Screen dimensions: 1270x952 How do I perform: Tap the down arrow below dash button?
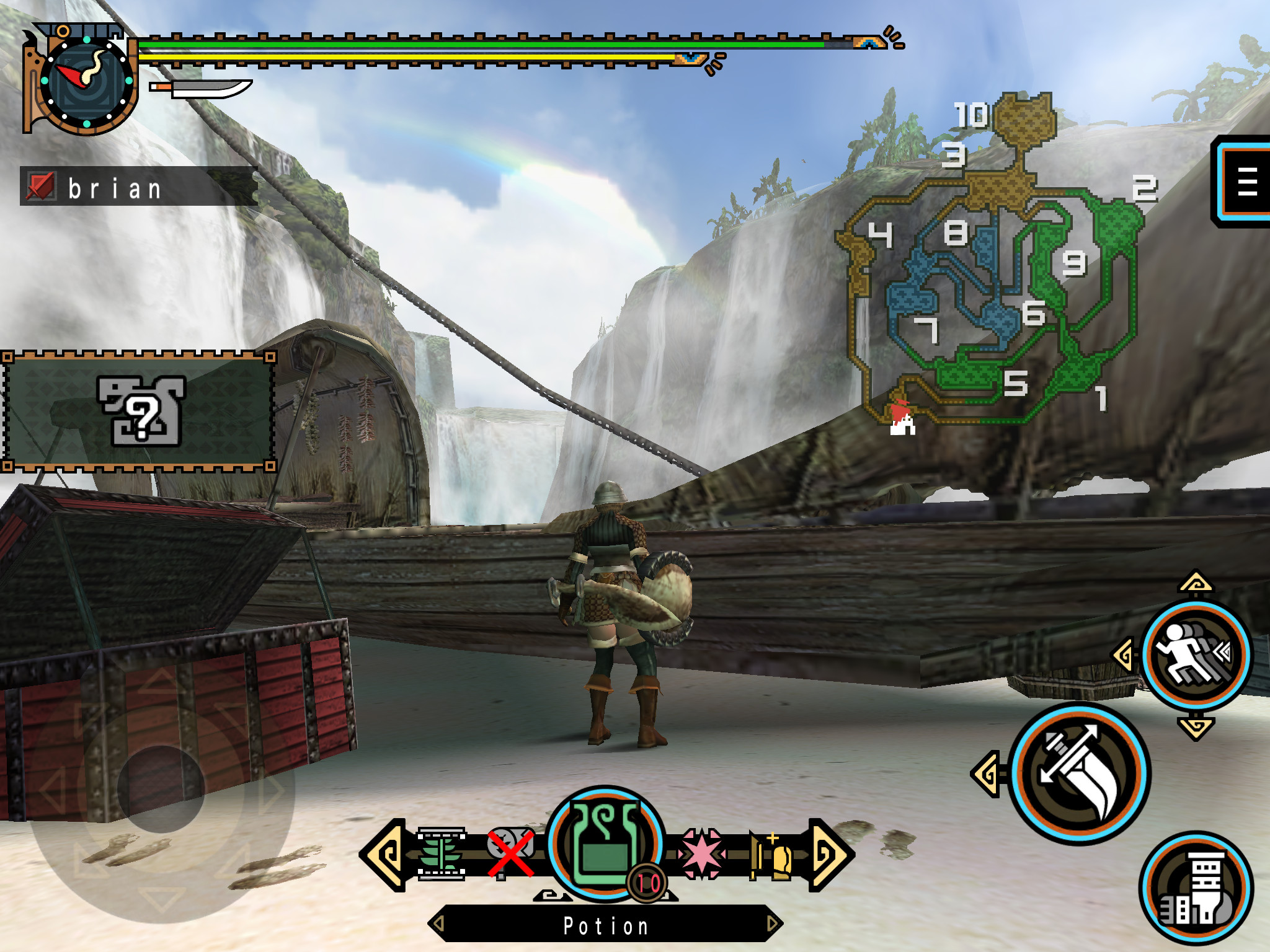[1196, 726]
